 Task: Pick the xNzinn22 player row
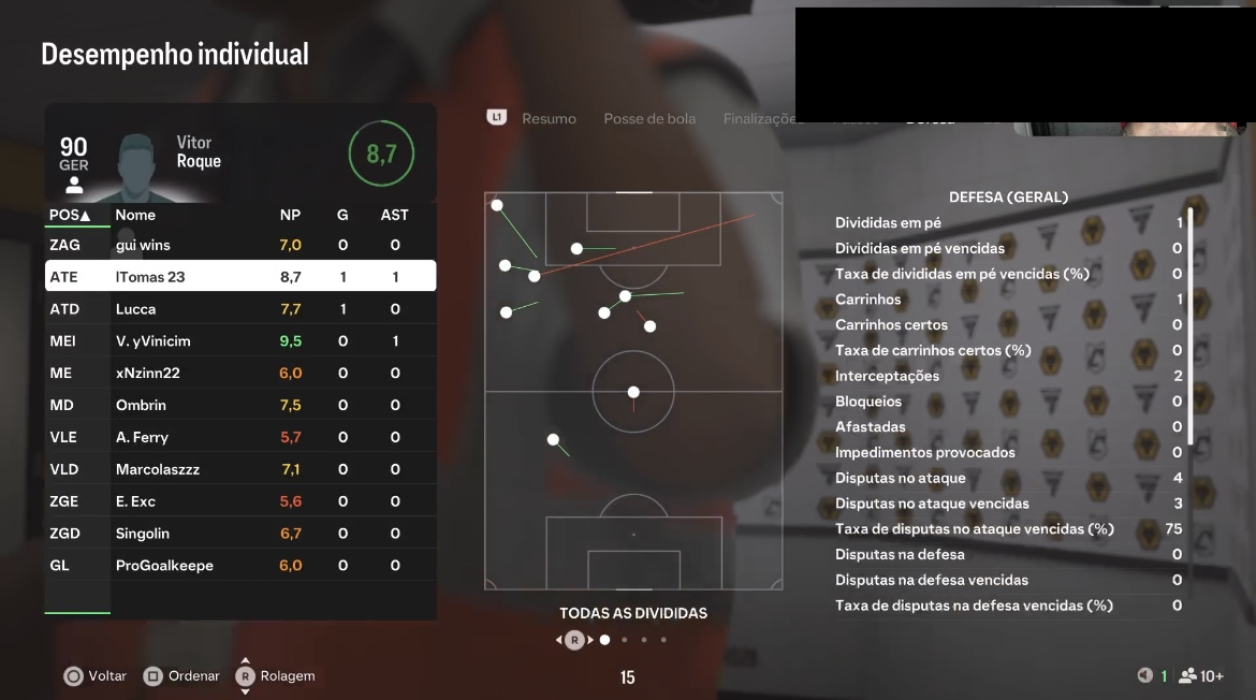coord(240,373)
